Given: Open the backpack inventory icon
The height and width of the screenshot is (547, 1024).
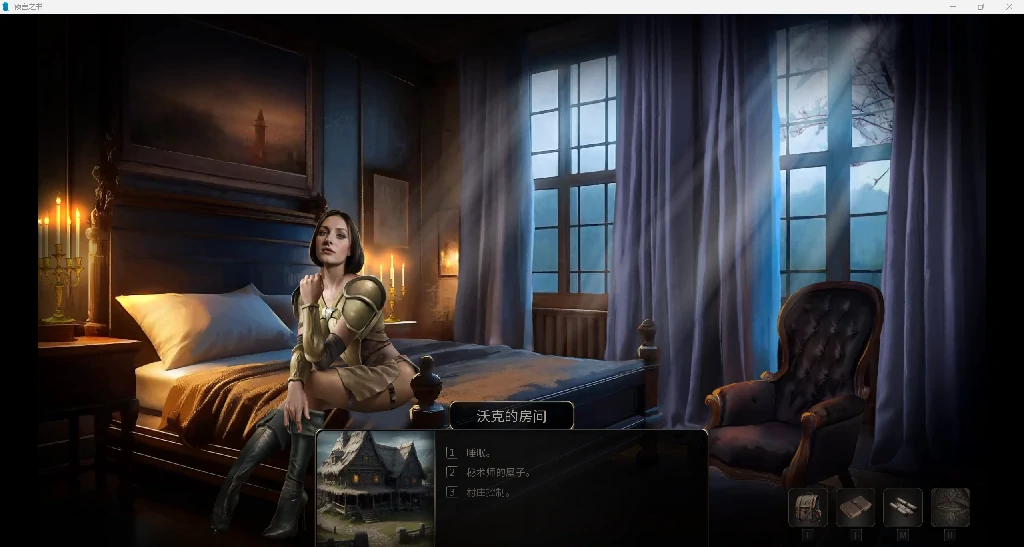Looking at the screenshot, I should [x=807, y=507].
